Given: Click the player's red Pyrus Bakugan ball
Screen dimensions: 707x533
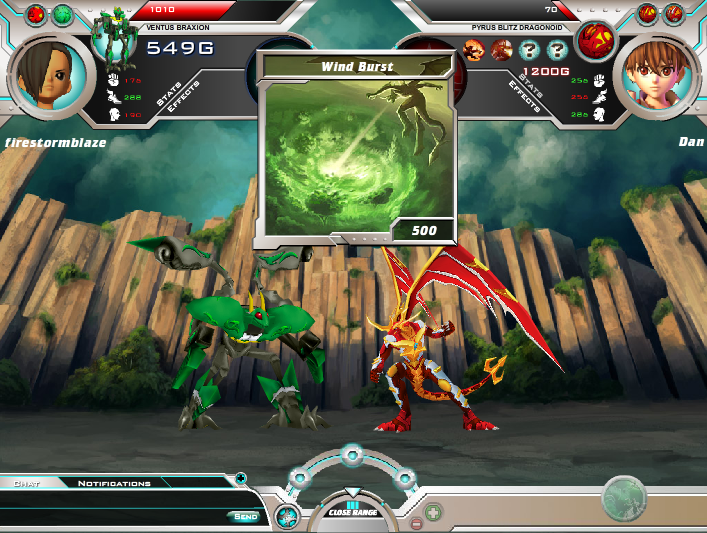Looking at the screenshot, I should tap(36, 14).
